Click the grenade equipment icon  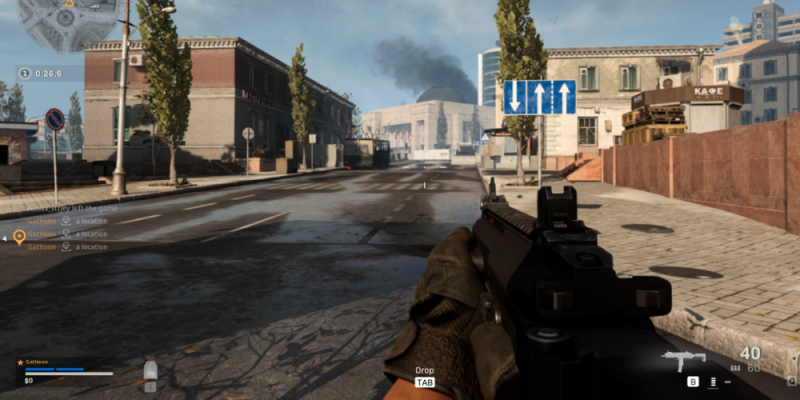tap(714, 381)
